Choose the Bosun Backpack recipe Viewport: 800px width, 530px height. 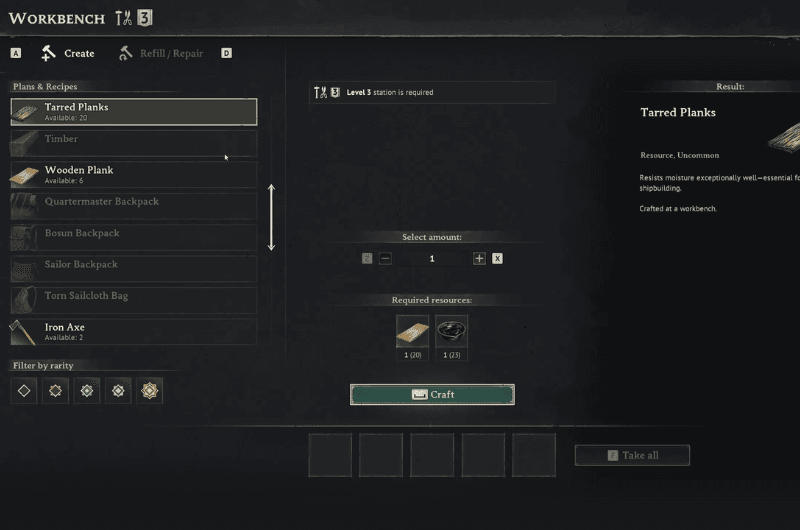pyautogui.click(x=133, y=237)
